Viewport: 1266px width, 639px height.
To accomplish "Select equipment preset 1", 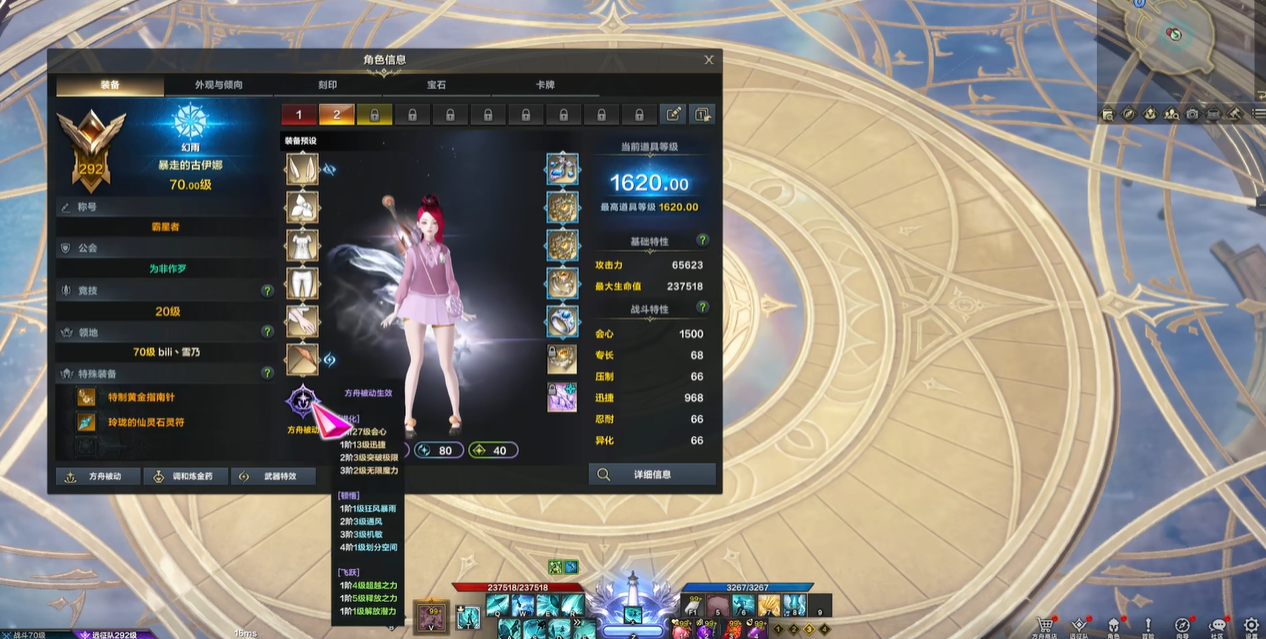I will 298,114.
